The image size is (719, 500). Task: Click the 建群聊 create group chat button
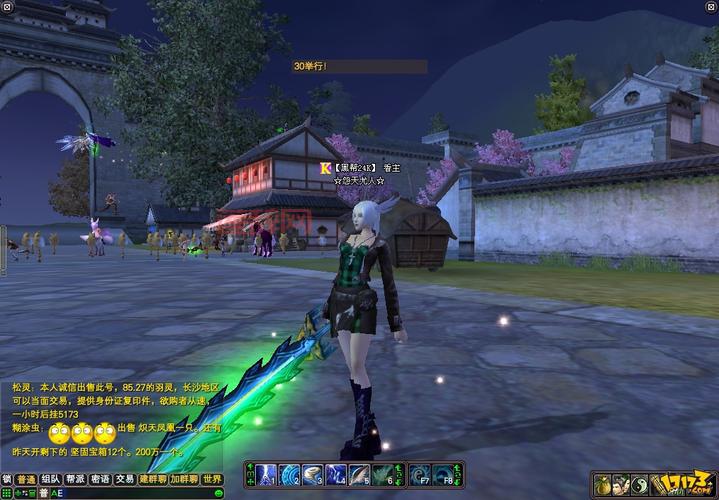click(x=152, y=479)
